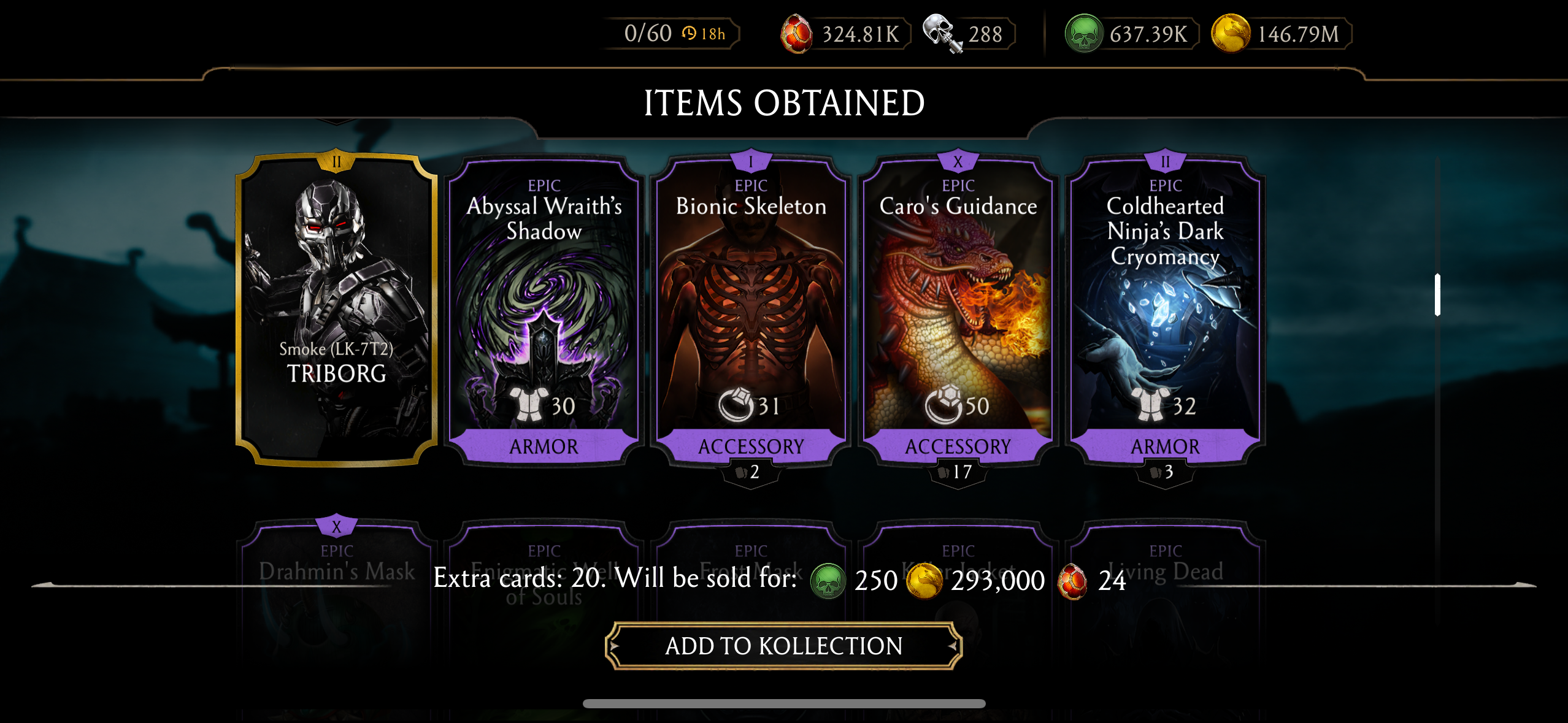Click the right arrow on ADD TO KOLLECTION

tap(952, 646)
